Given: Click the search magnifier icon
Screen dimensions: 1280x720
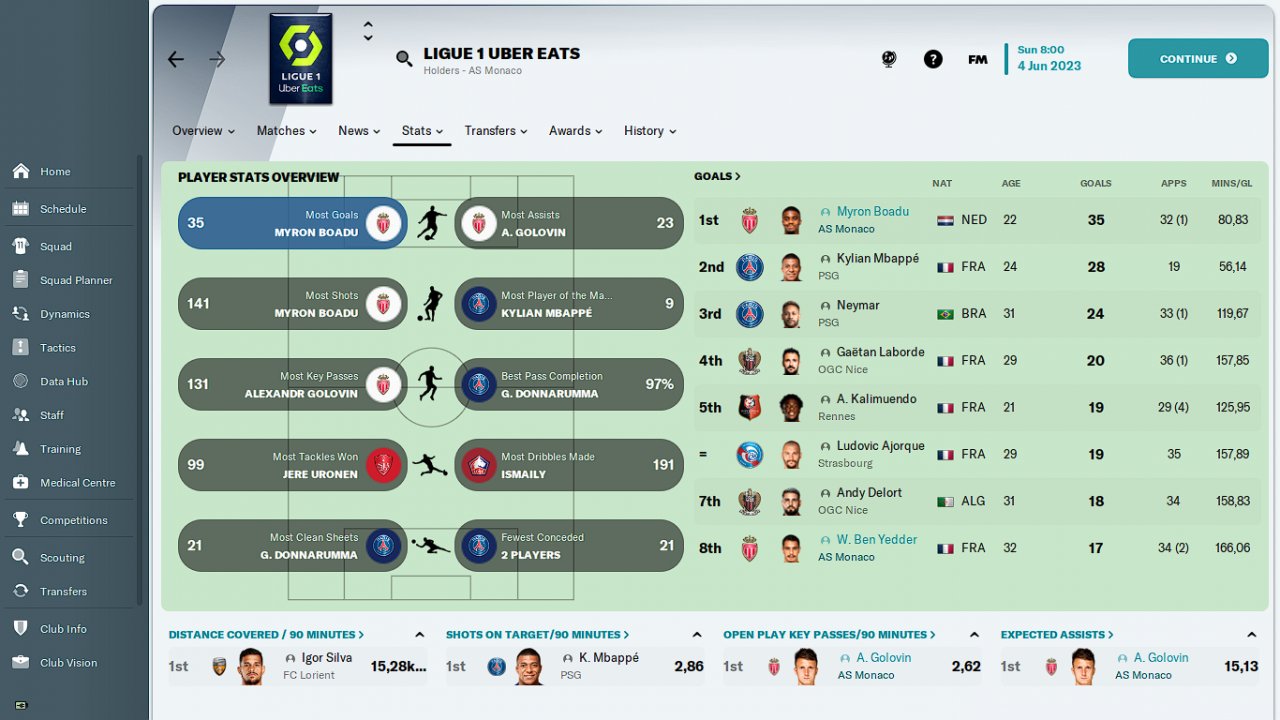Looking at the screenshot, I should click(404, 59).
